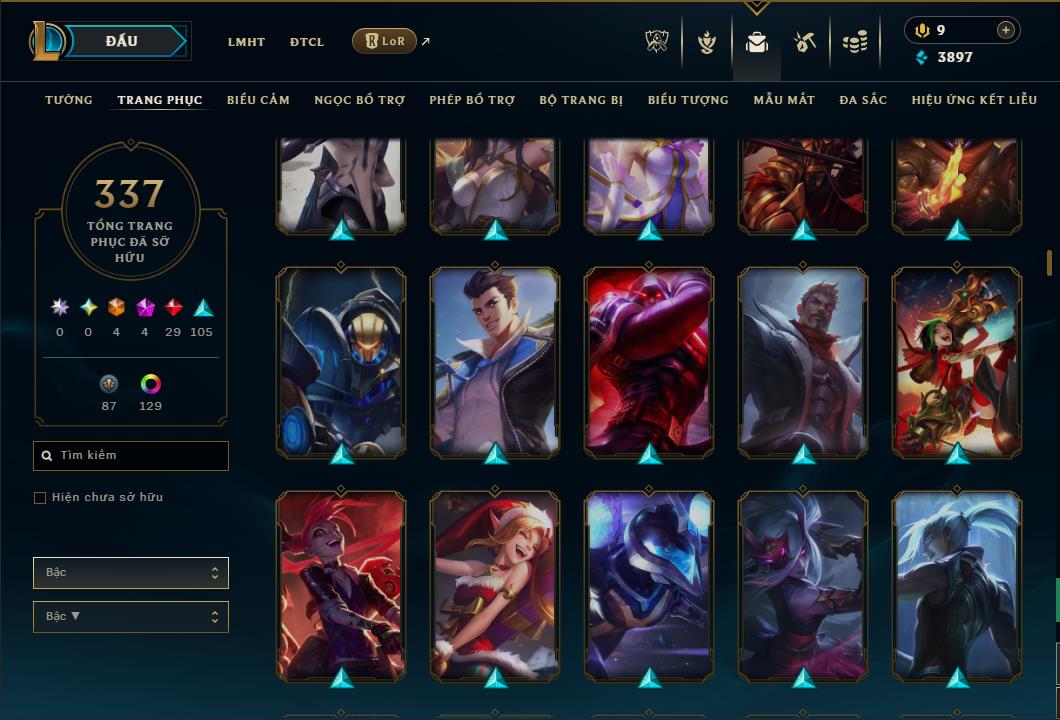
Task: Select the Santa-hat Christmas skin card
Action: pos(495,585)
